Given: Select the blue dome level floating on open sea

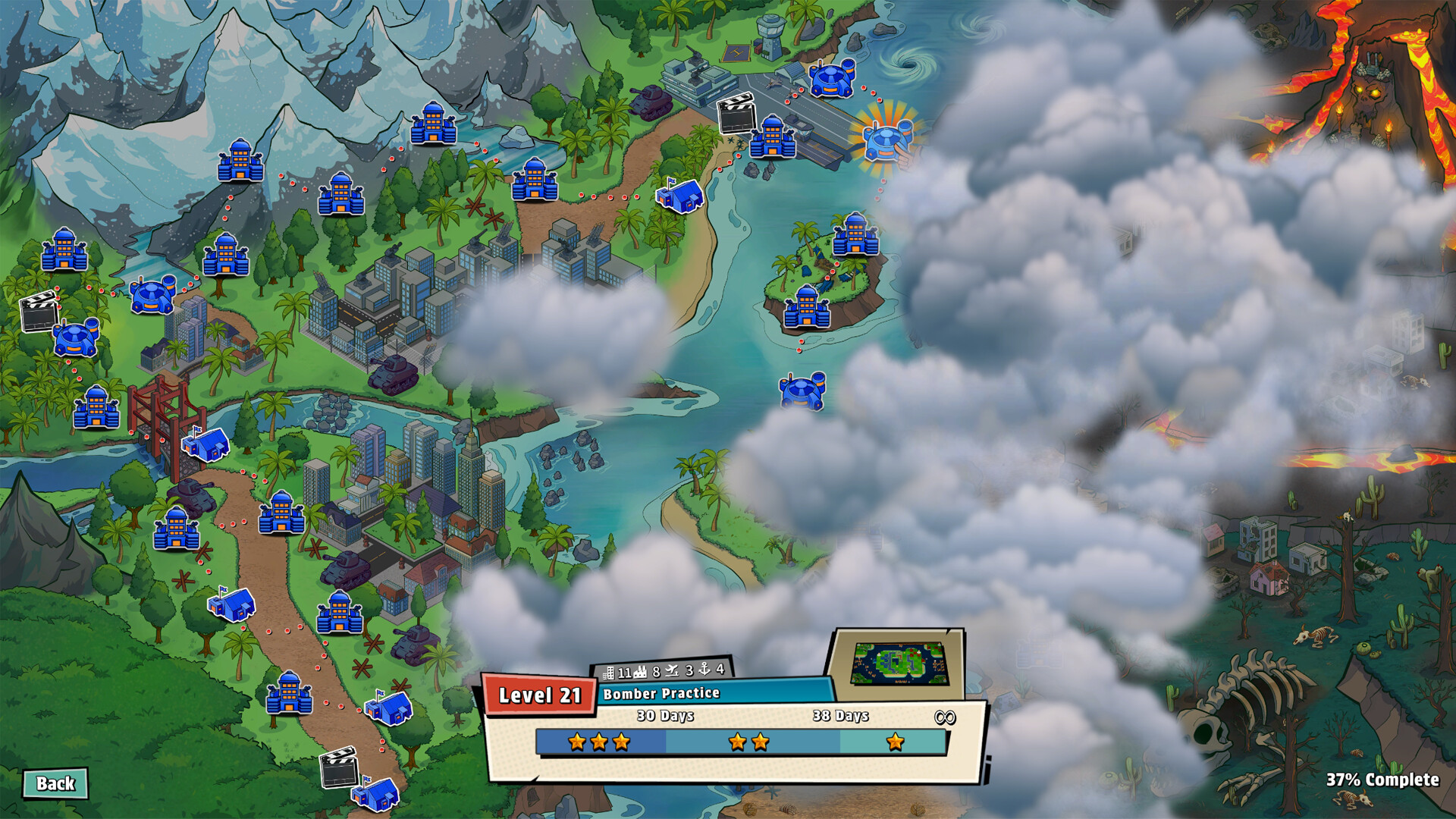Looking at the screenshot, I should (802, 390).
